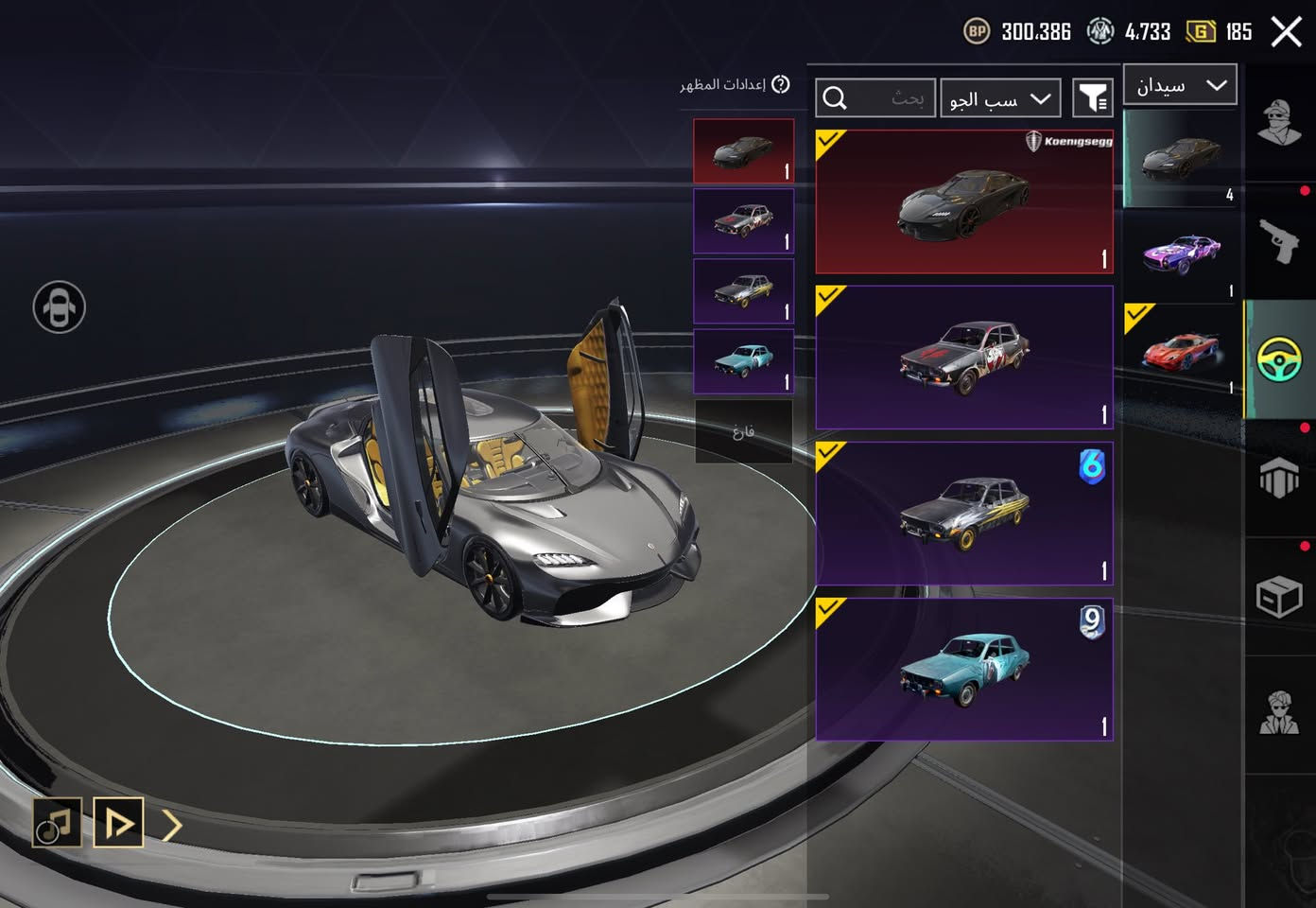Pick the red-splattered sedan skin card
The height and width of the screenshot is (908, 1316).
point(964,358)
